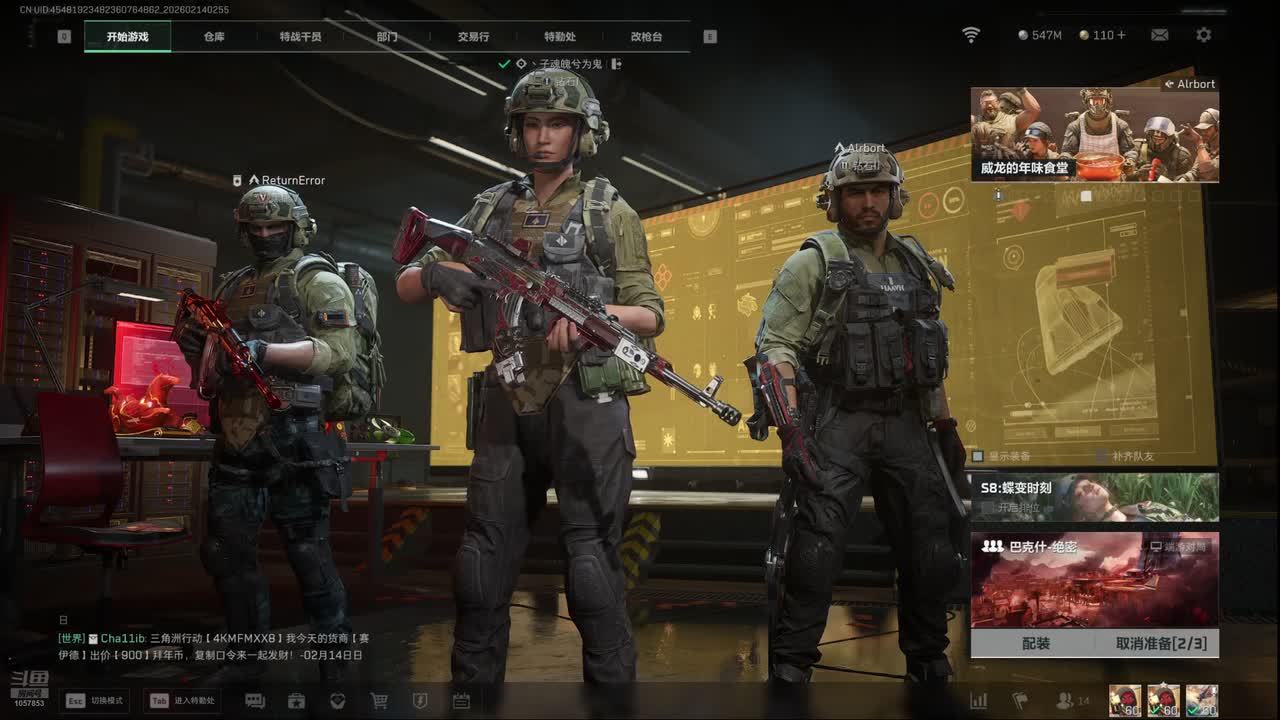The height and width of the screenshot is (720, 1280).
Task: Open the 改枪台 gunsmith tab
Action: [646, 37]
